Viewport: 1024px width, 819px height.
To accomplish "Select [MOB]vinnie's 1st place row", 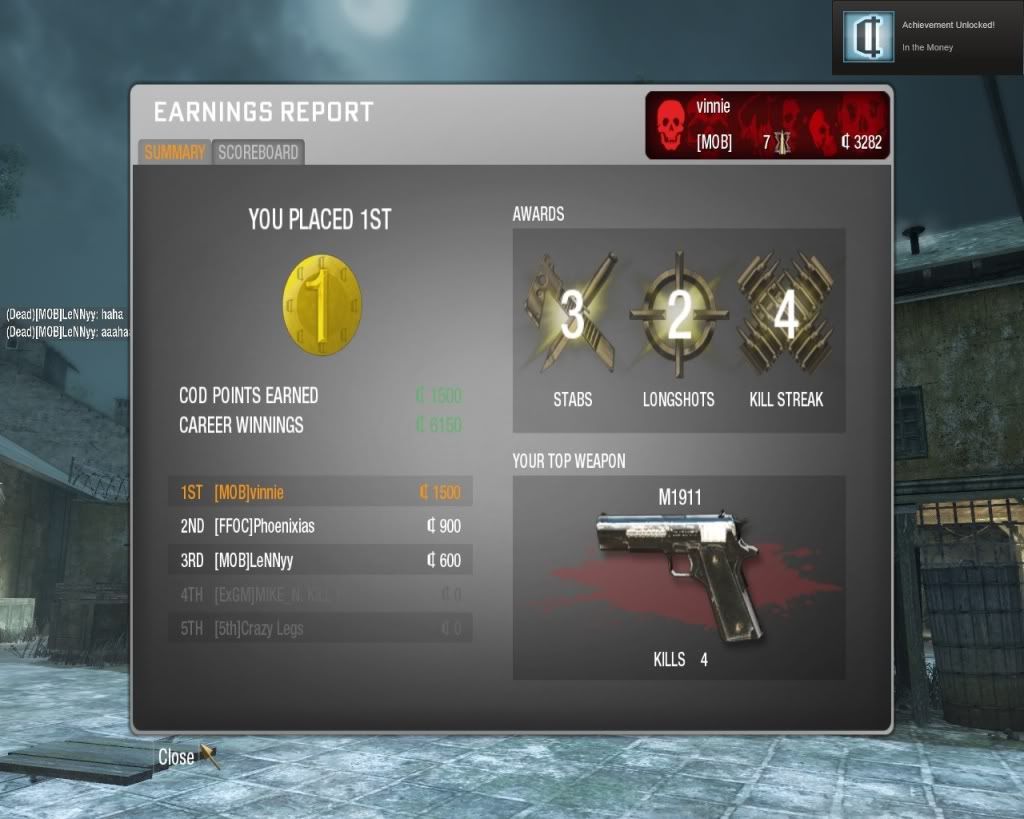I will pos(319,492).
